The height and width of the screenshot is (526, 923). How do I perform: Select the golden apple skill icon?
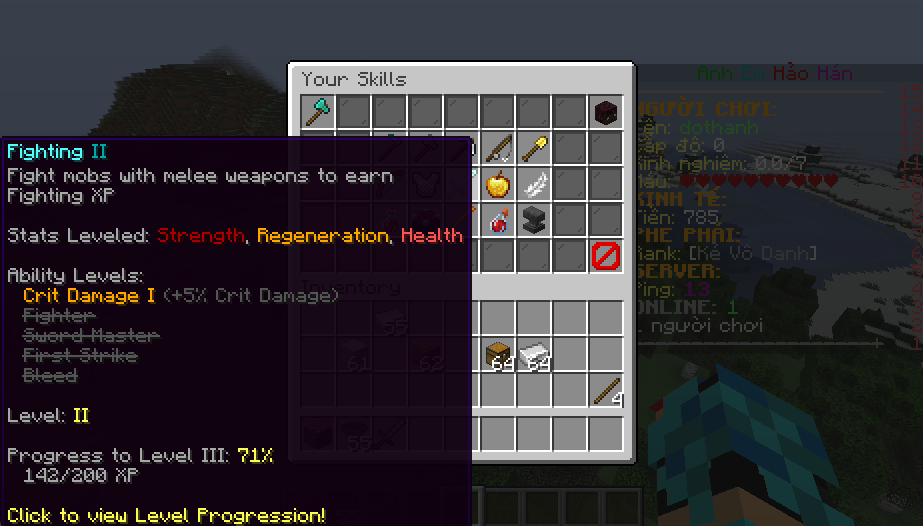point(498,184)
